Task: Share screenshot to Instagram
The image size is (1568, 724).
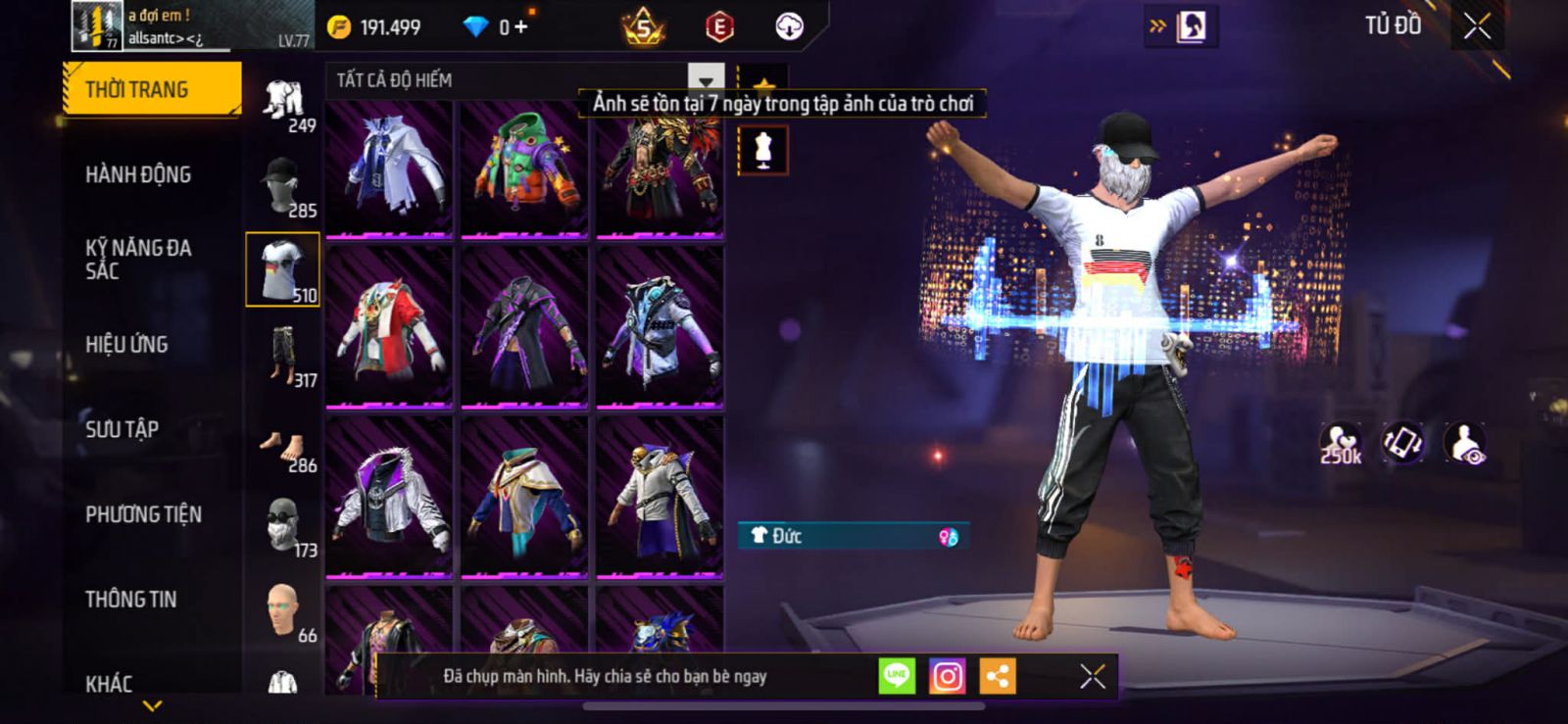Action: (x=947, y=676)
